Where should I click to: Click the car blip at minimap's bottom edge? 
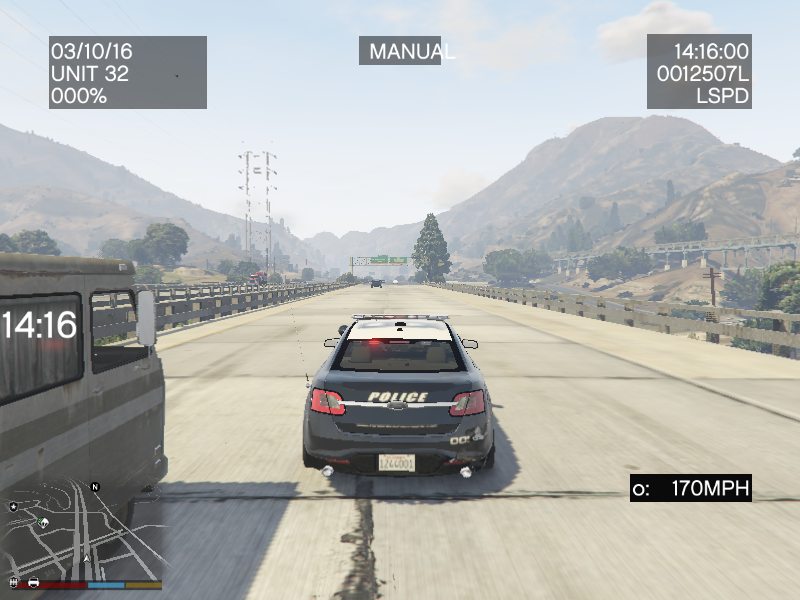pyautogui.click(x=33, y=581)
